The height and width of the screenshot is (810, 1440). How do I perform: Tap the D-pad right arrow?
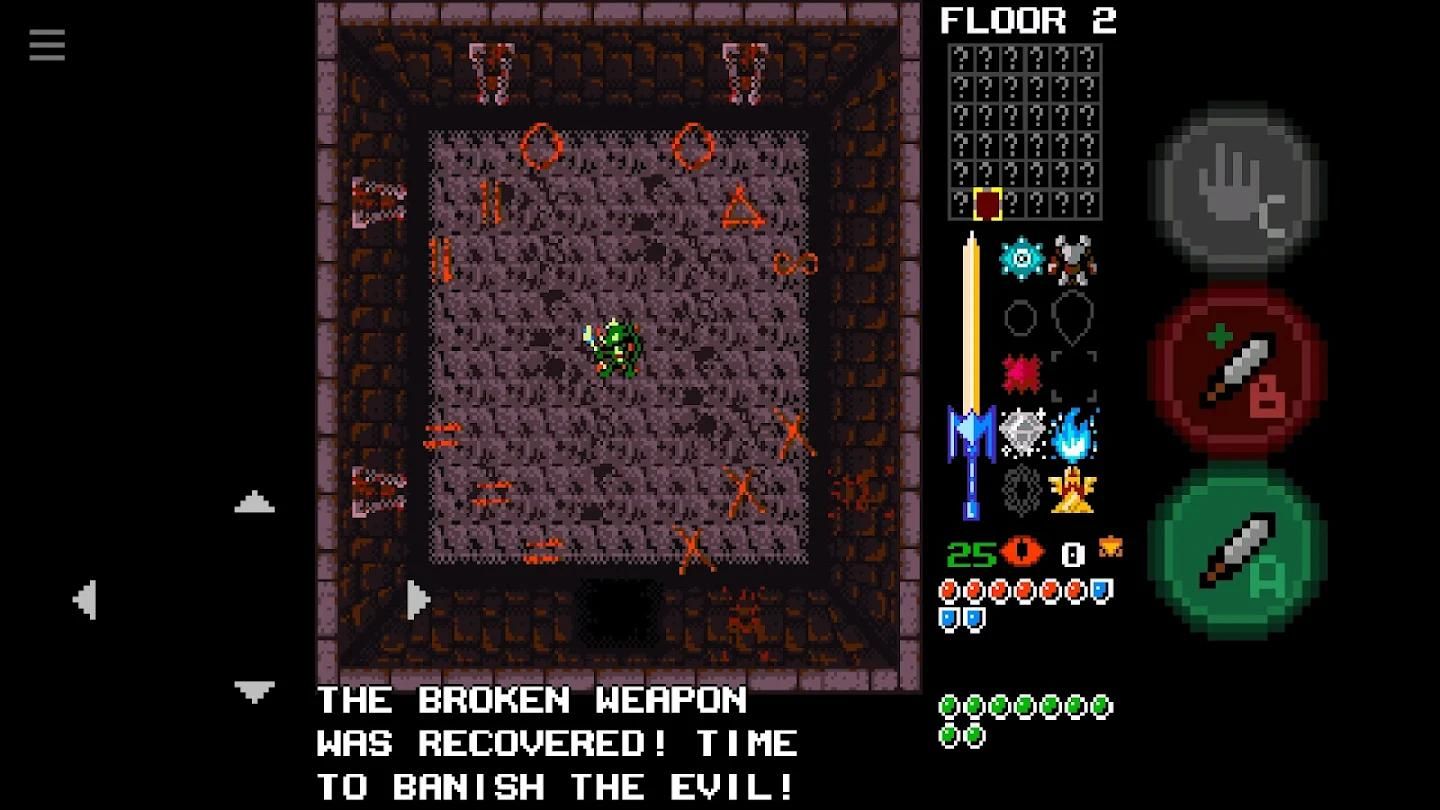pos(419,600)
